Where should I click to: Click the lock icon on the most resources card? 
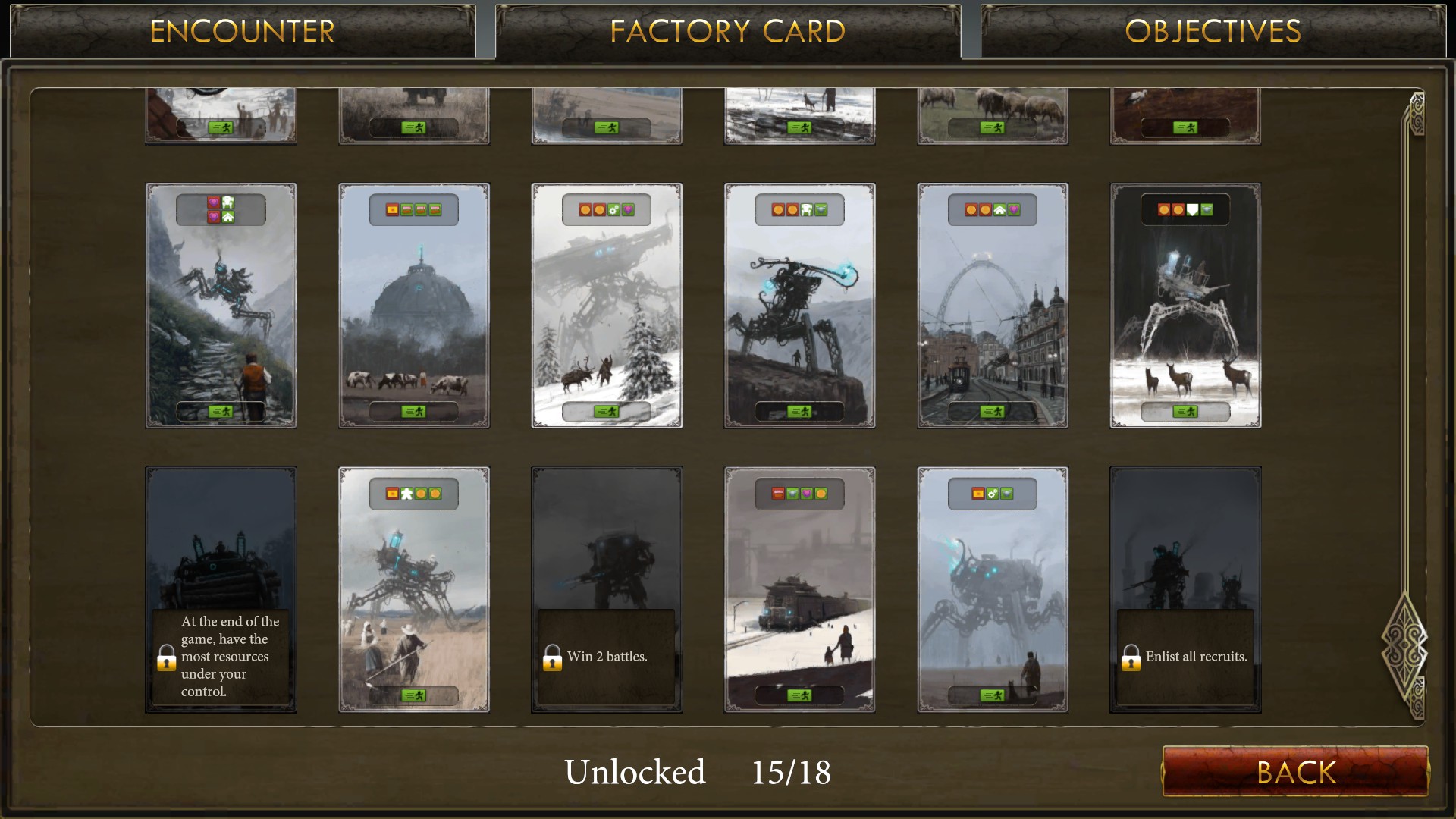pyautogui.click(x=166, y=657)
